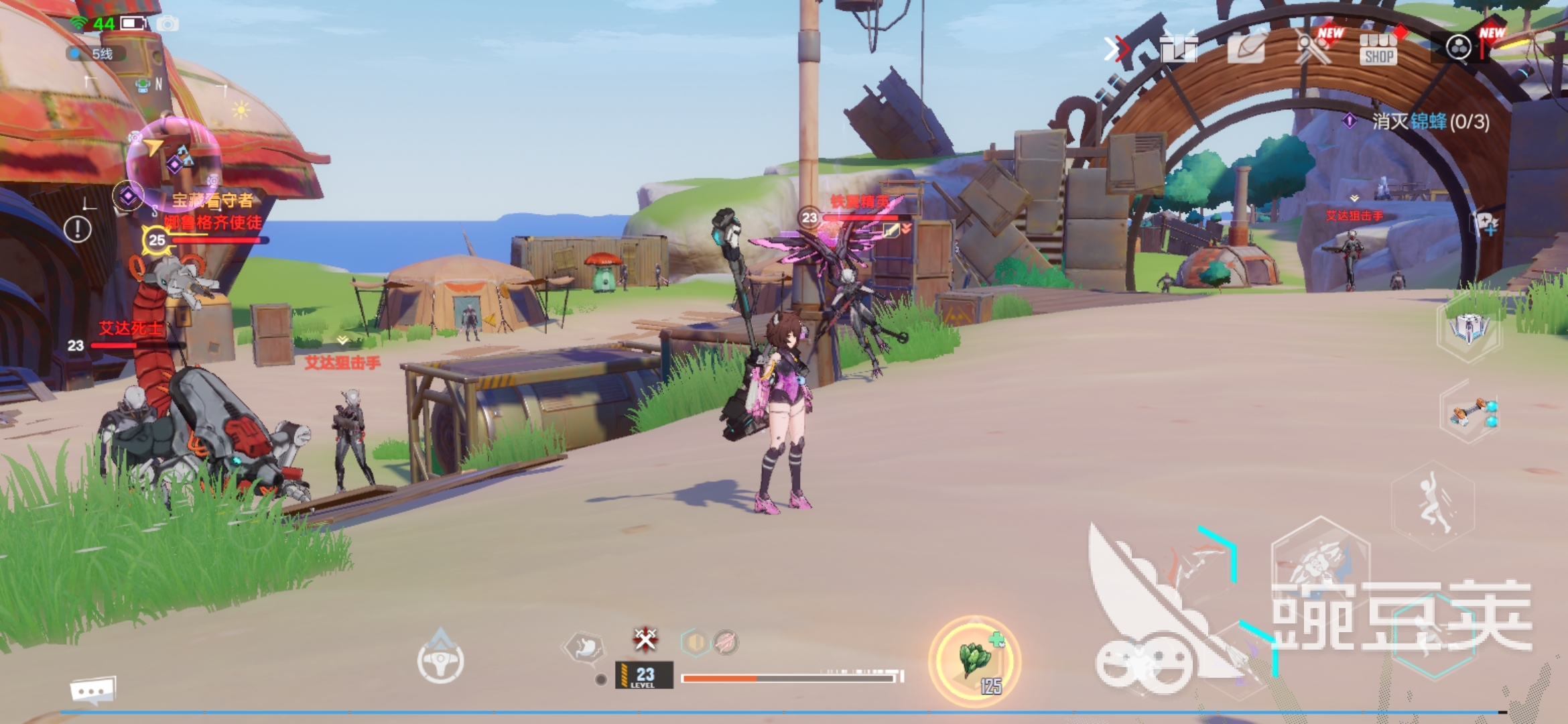Image resolution: width=1568 pixels, height=724 pixels.
Task: Tap the 5线 channel line selector
Action: [96, 54]
